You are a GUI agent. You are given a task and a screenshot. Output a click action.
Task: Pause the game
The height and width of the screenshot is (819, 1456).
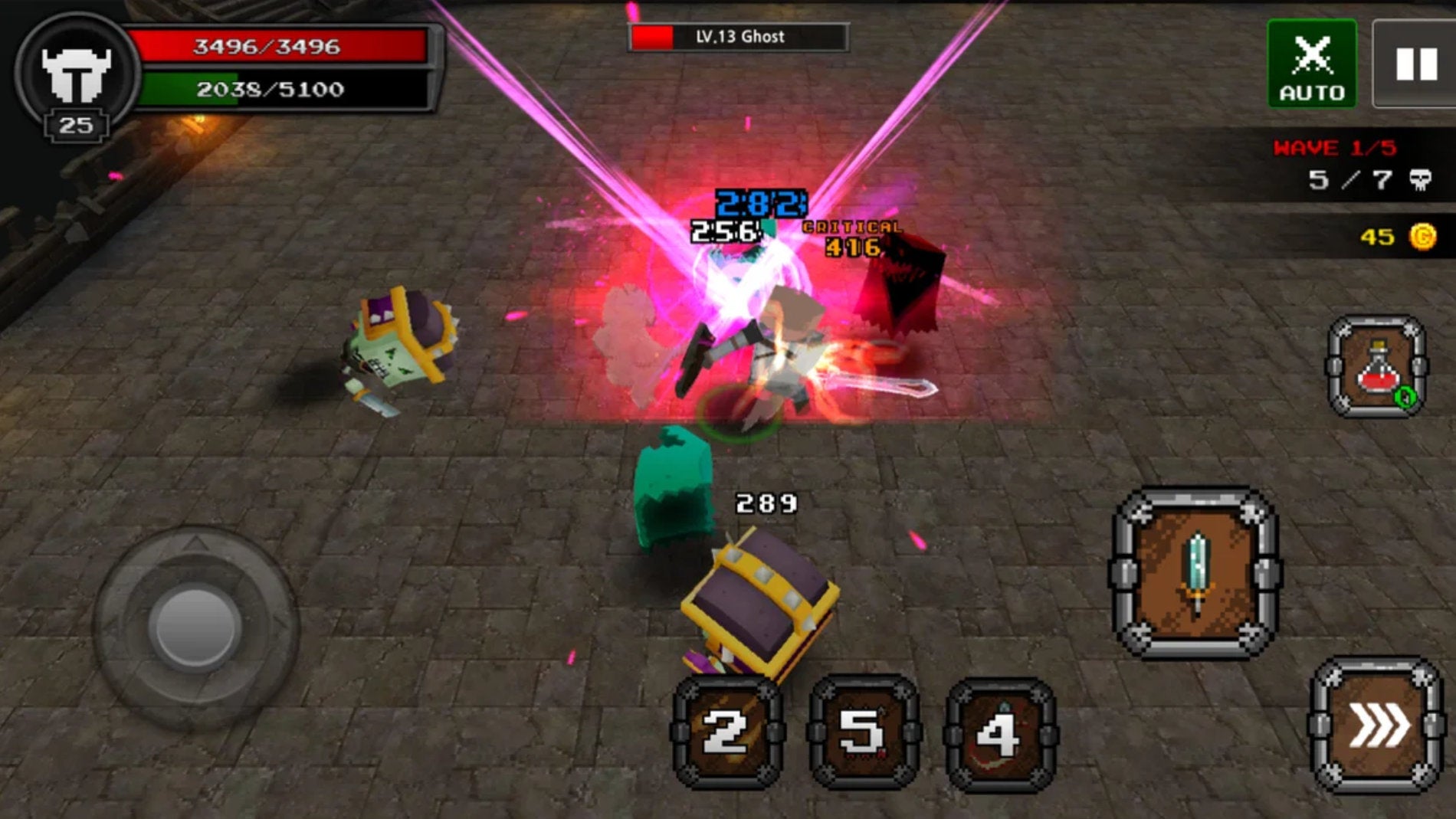[1415, 64]
